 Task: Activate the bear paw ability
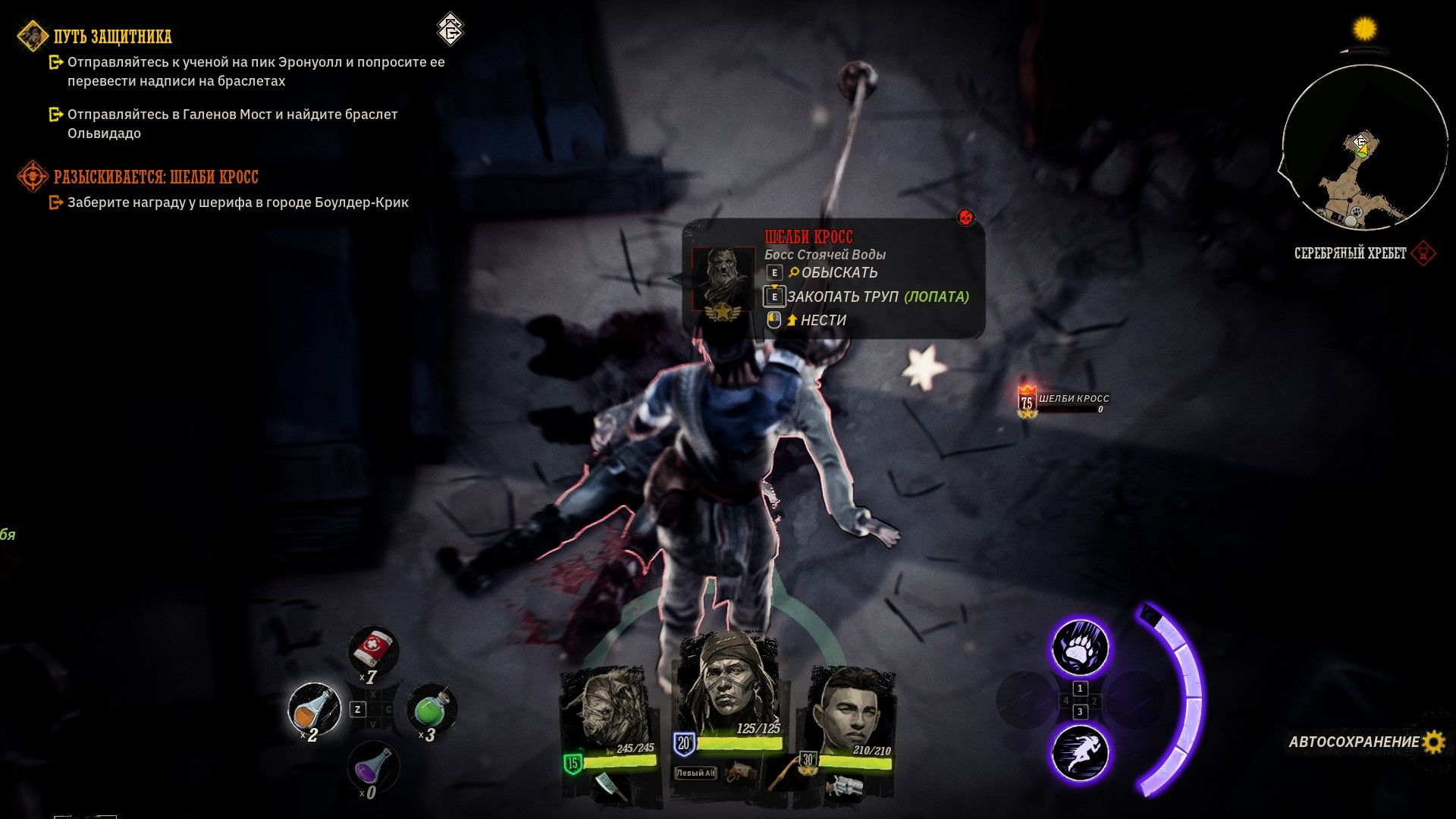coord(1080,648)
